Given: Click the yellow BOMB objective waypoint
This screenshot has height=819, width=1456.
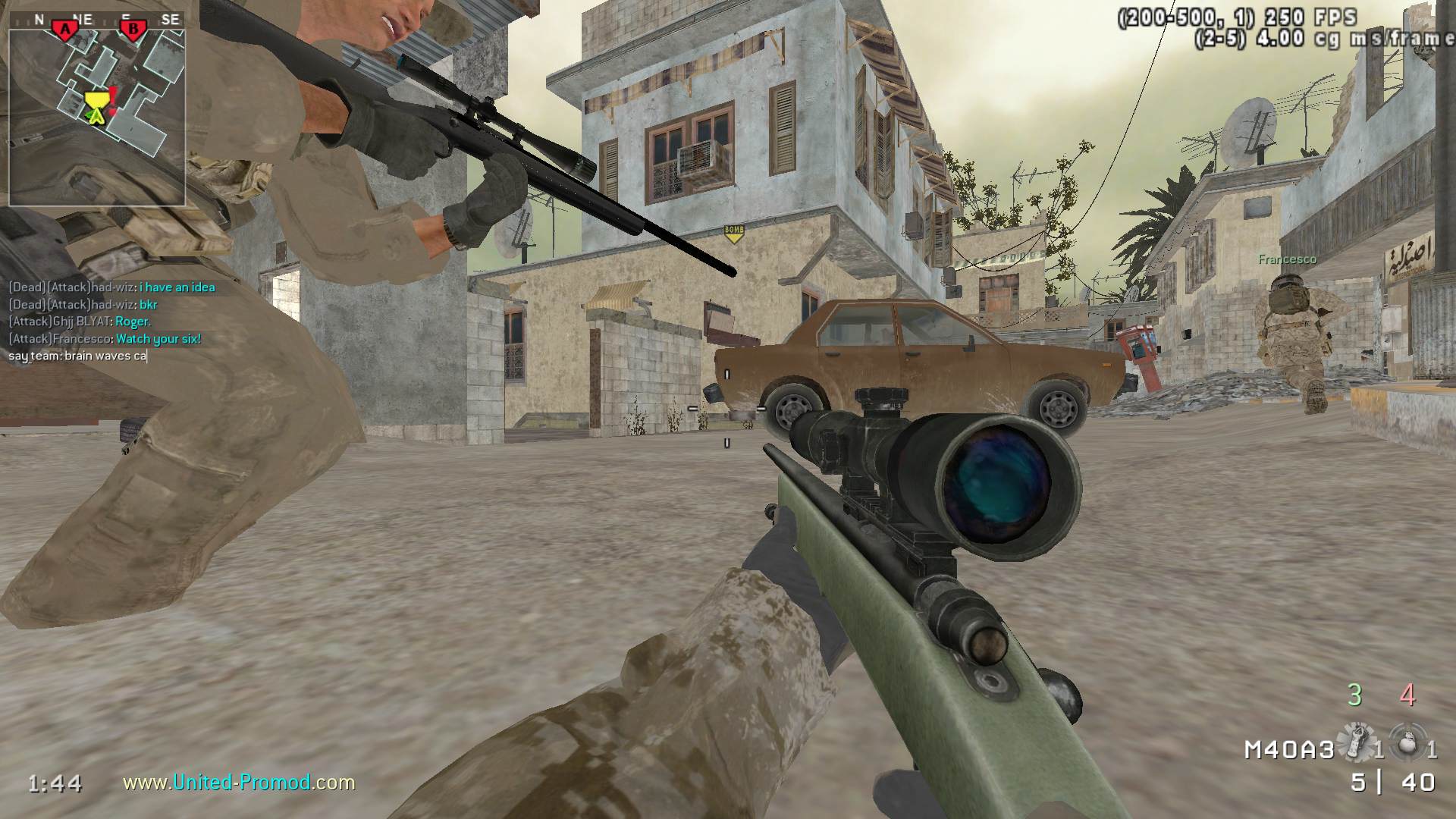Looking at the screenshot, I should (733, 234).
